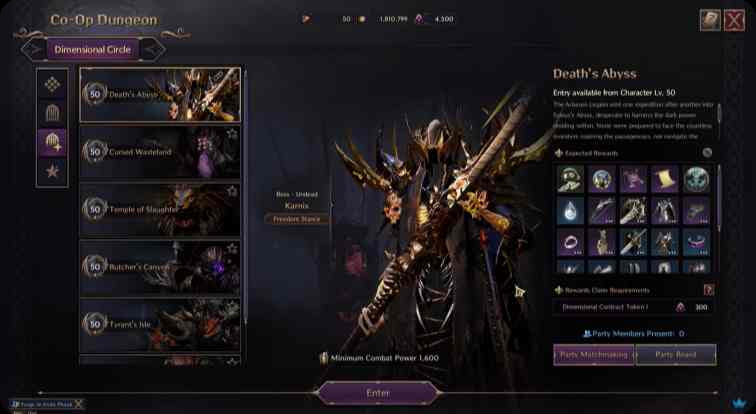This screenshot has width=756, height=414.
Task: Inspect the purple ring reward item
Action: pos(571,242)
